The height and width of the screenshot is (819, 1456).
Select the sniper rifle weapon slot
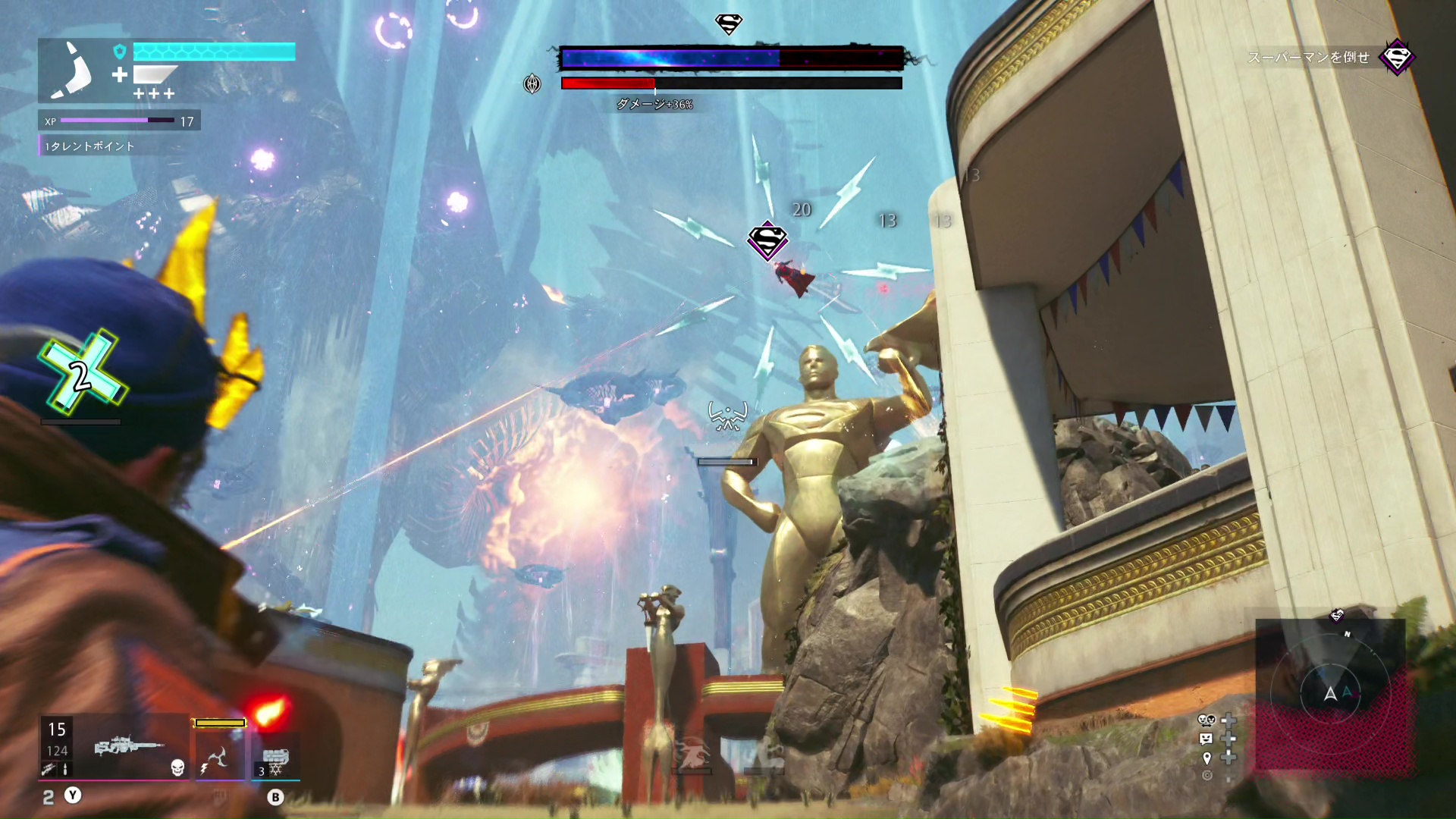(129, 747)
